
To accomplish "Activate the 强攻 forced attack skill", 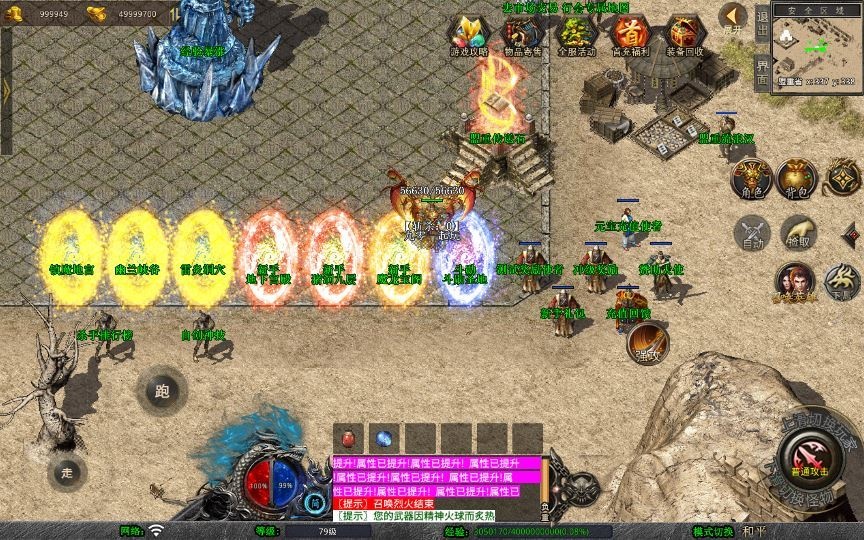I will 647,343.
